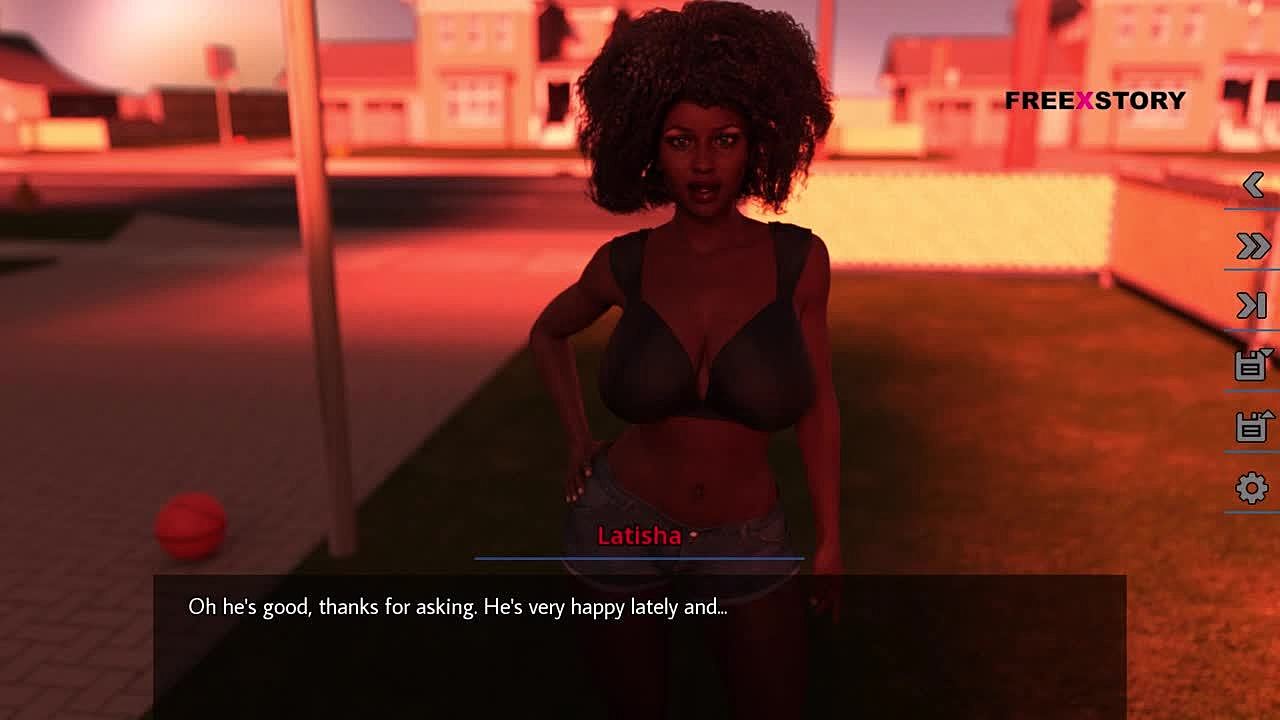Click the skip-to-end arrow with bar icon
Viewport: 1280px width, 720px height.
tap(1252, 306)
